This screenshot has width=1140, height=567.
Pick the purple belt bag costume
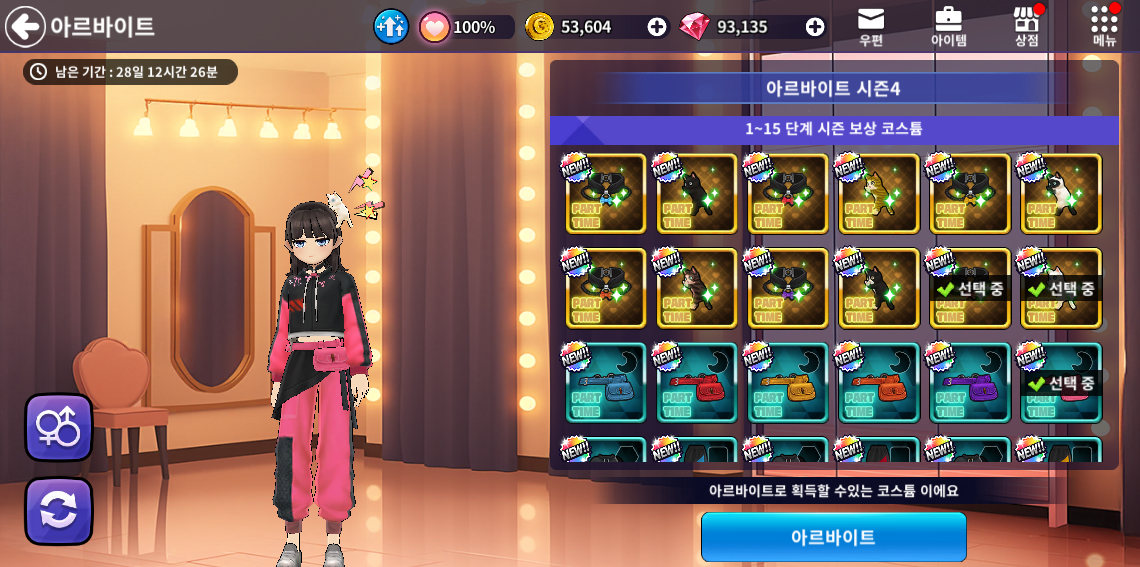click(970, 383)
